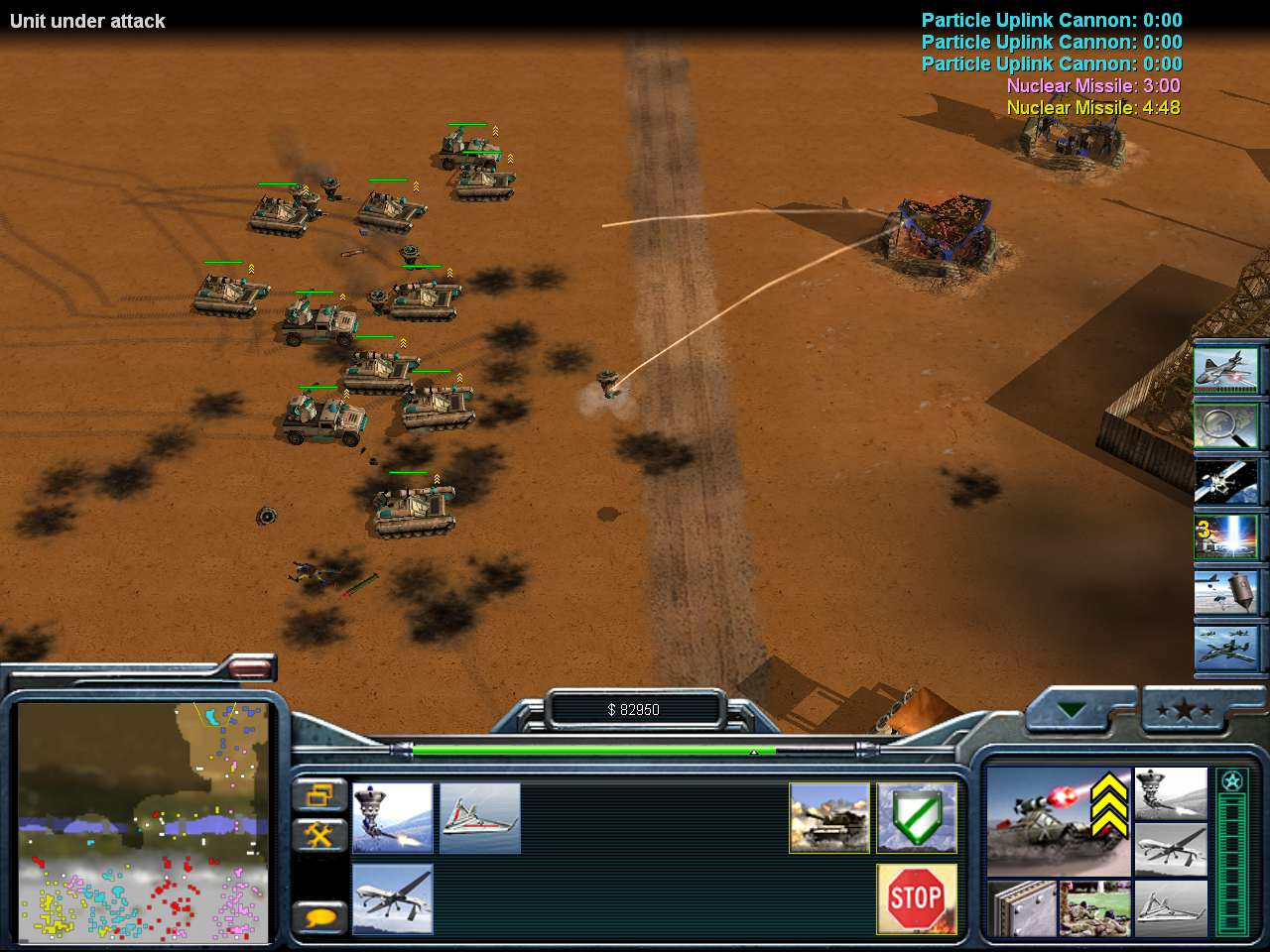Fire the Particle Uplink Cannon shortcut
The width and height of the screenshot is (1270, 952).
tap(1226, 537)
